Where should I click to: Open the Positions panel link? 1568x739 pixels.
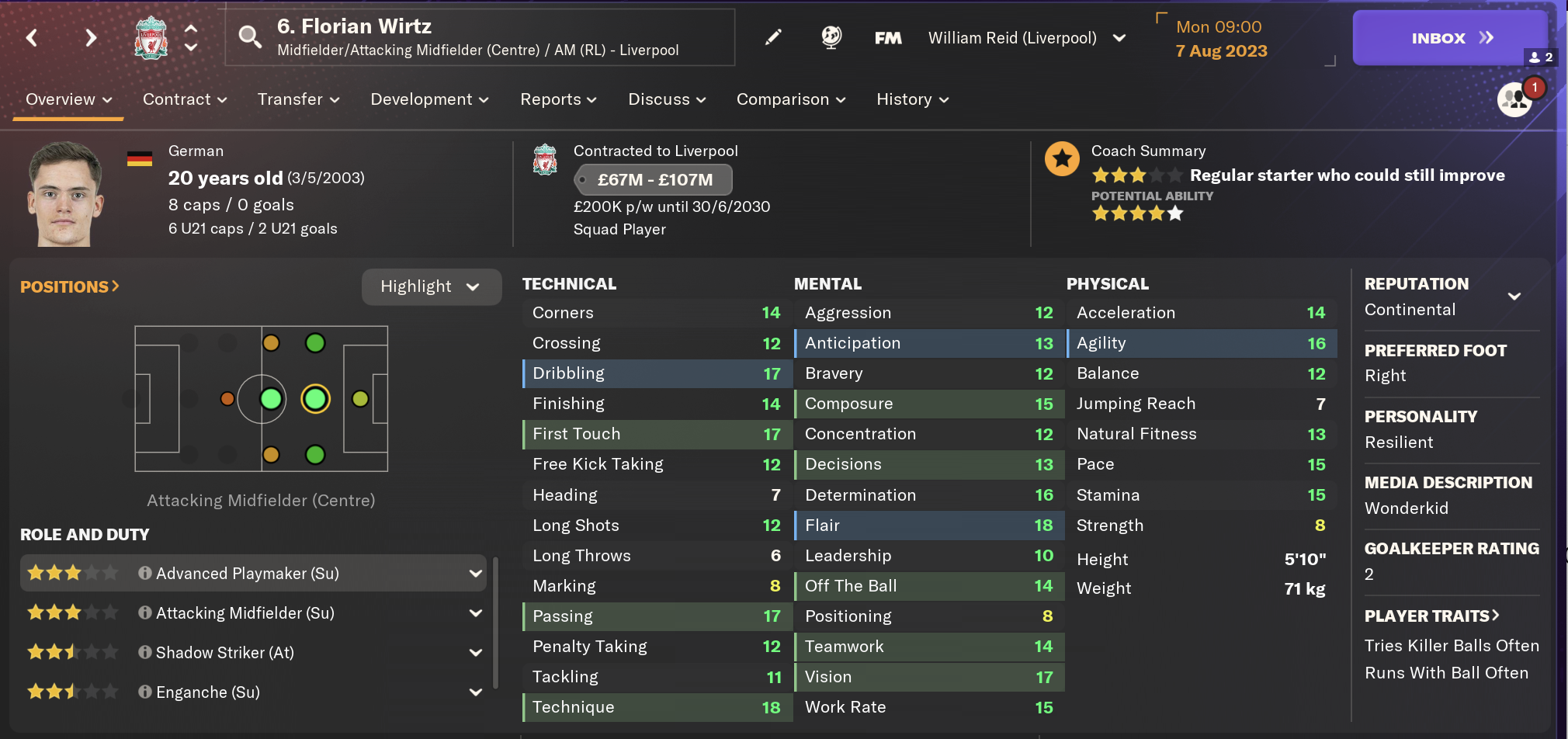point(70,286)
